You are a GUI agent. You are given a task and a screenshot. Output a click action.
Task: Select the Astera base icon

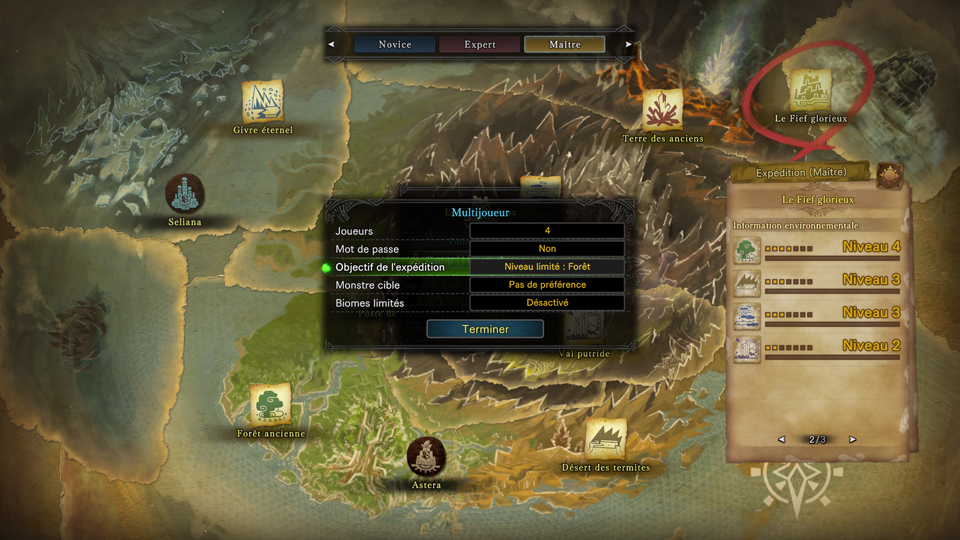[427, 458]
